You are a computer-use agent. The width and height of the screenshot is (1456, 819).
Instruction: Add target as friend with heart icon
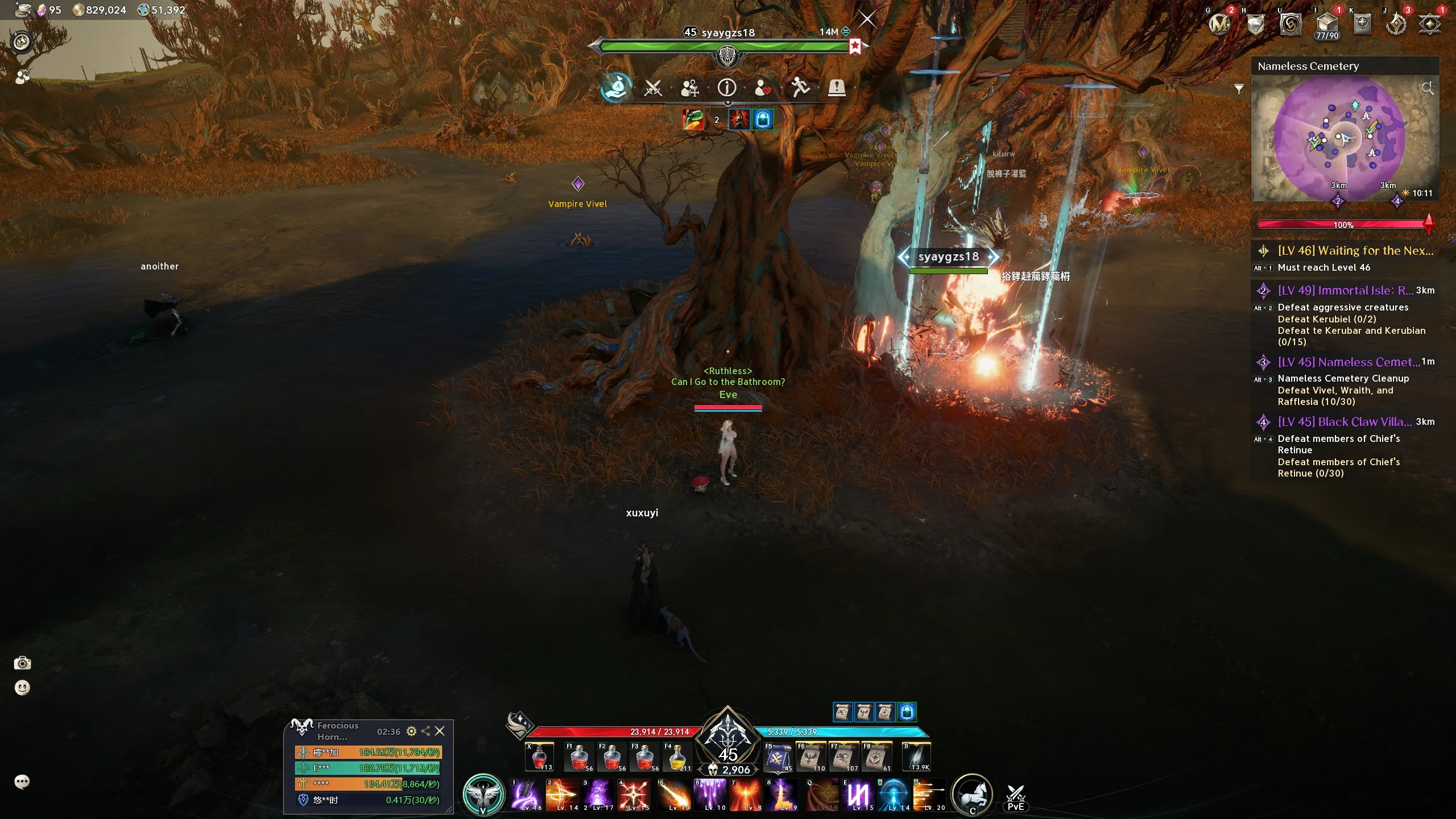click(x=763, y=88)
